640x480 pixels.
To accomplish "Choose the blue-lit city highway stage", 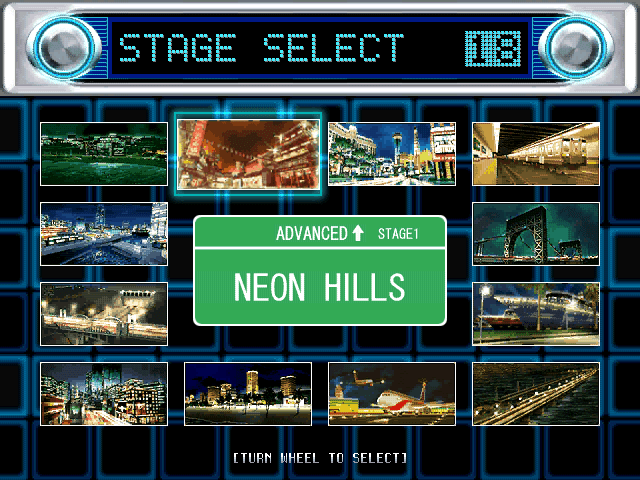I will 104,234.
